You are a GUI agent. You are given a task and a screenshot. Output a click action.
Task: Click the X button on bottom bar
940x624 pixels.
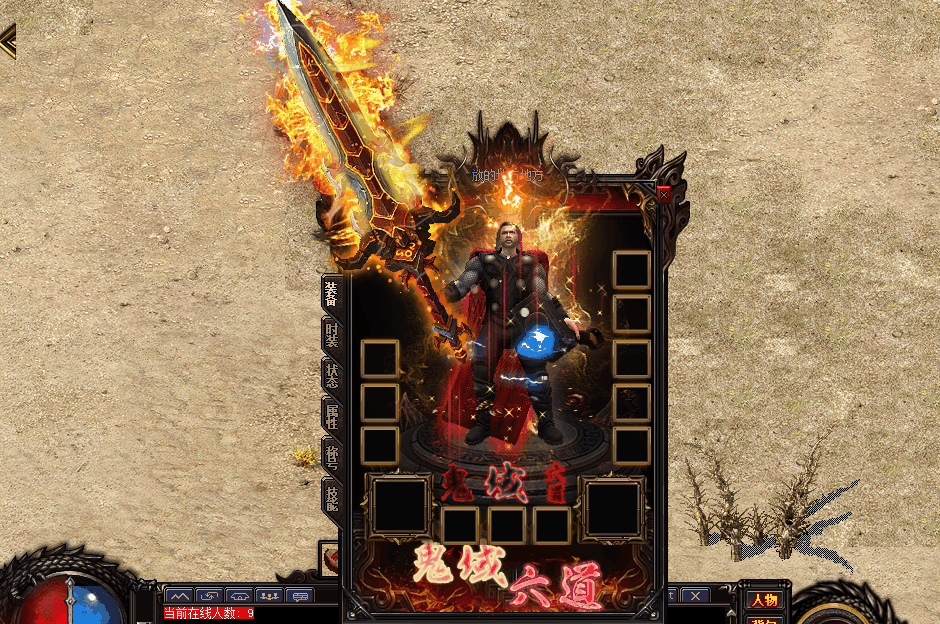694,596
